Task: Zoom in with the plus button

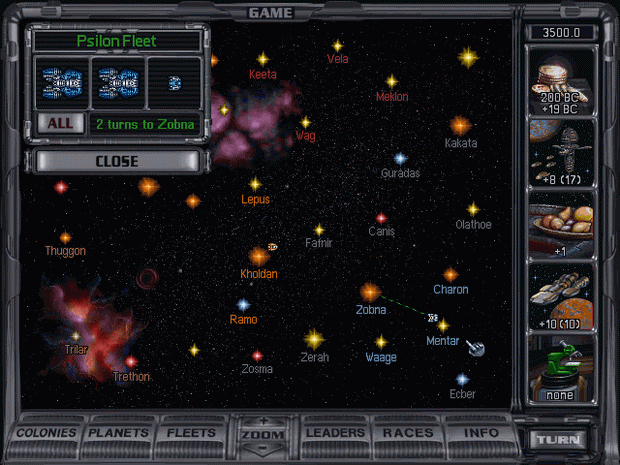Action: coord(264,422)
